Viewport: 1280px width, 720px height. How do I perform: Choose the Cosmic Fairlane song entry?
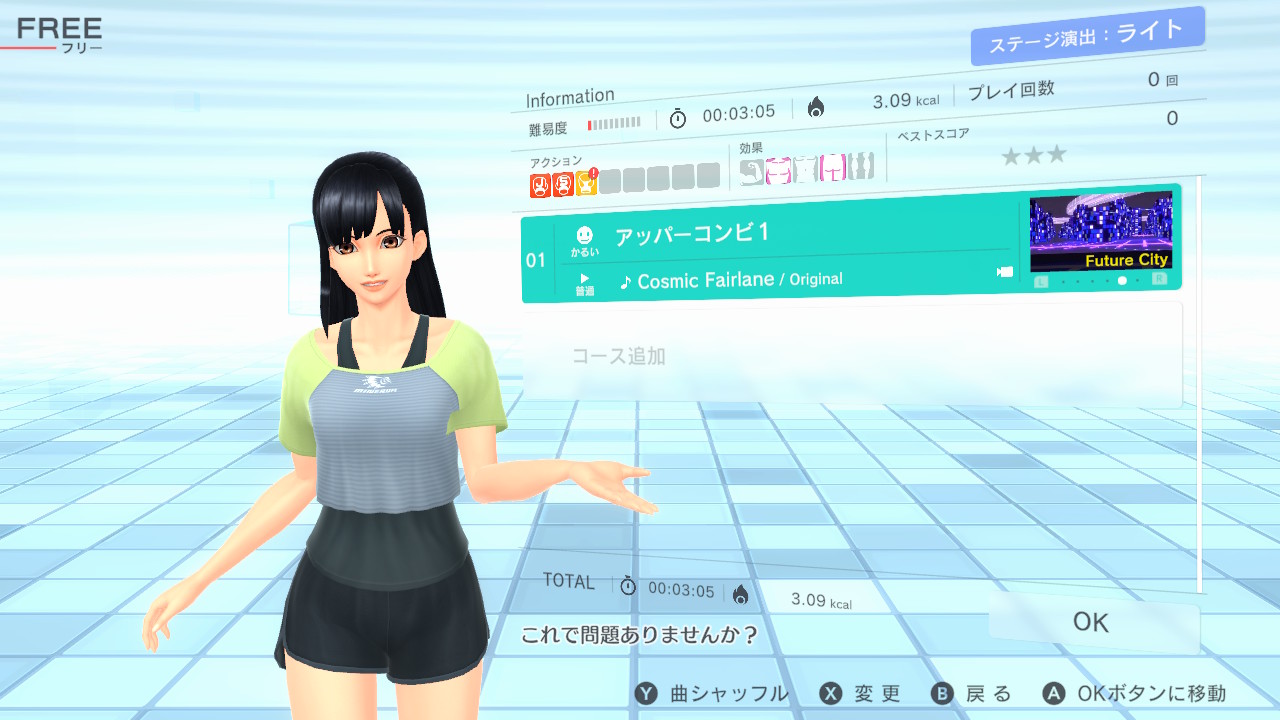pyautogui.click(x=730, y=281)
